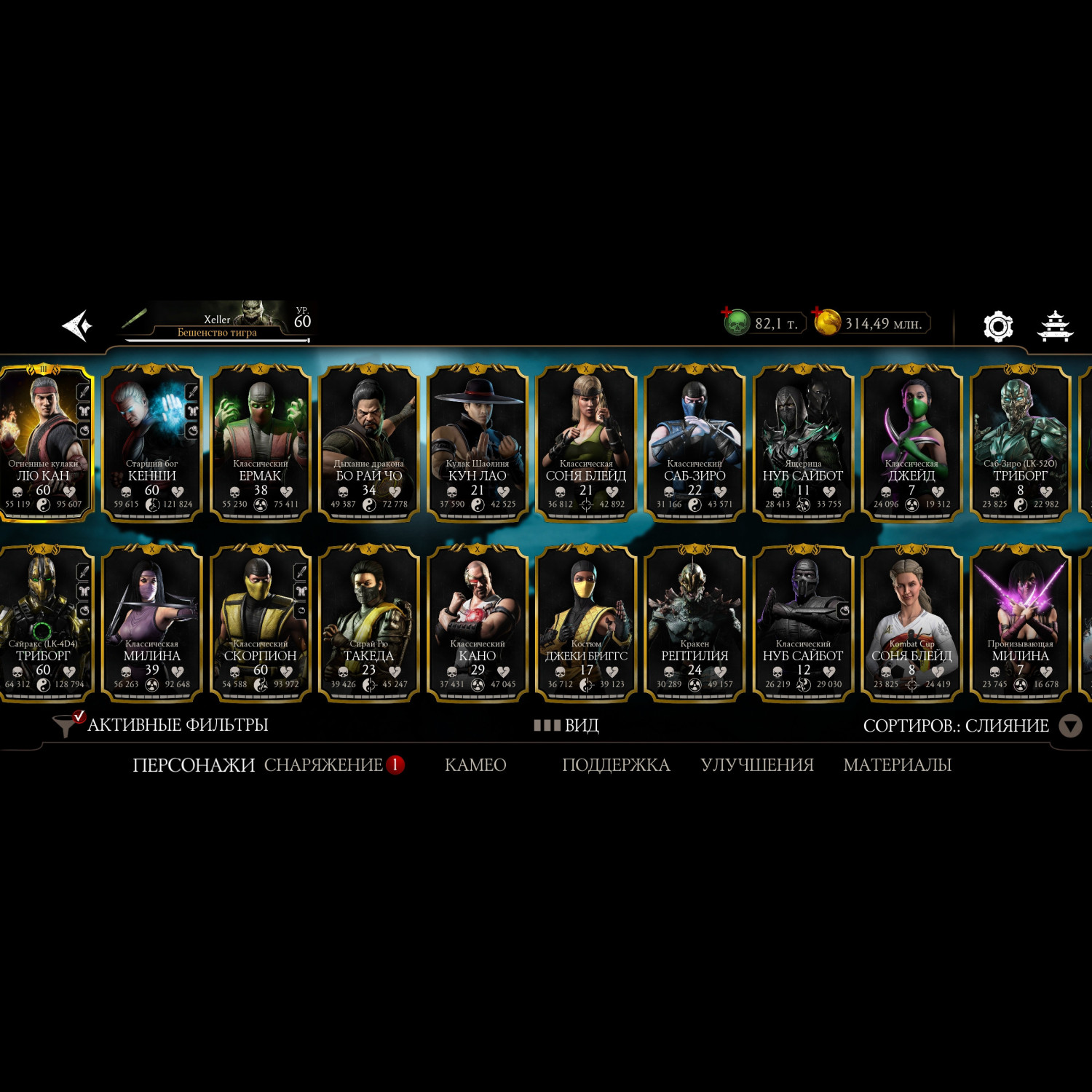Select the Лю Кан character card
1092x1092 pixels.
pyautogui.click(x=45, y=444)
